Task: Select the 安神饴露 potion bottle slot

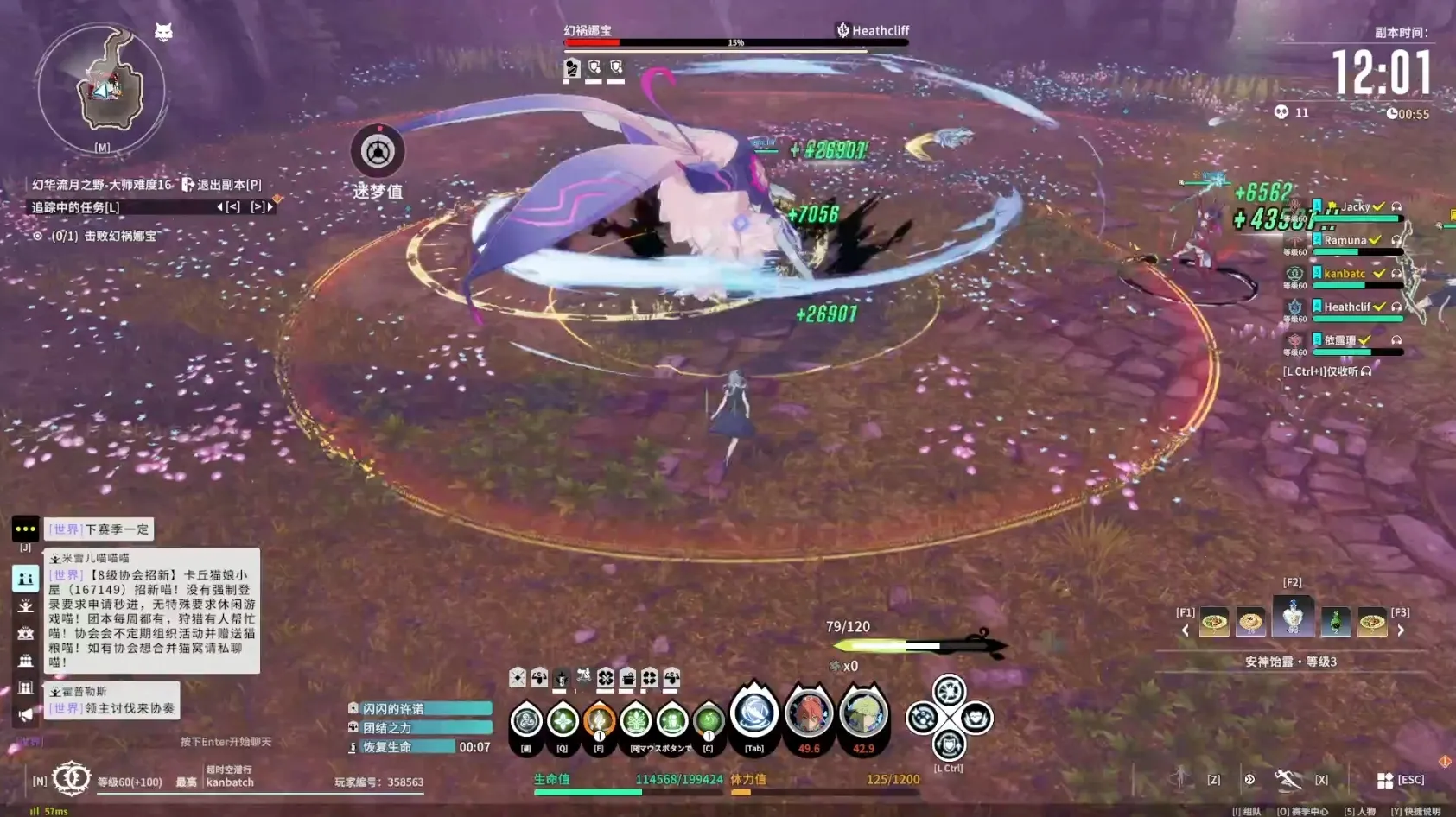Action: click(x=1293, y=617)
